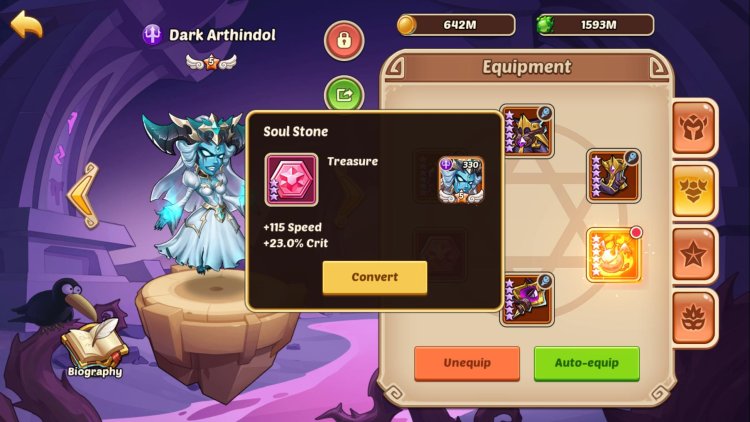Select the highlighted yellow side tab

(x=694, y=191)
